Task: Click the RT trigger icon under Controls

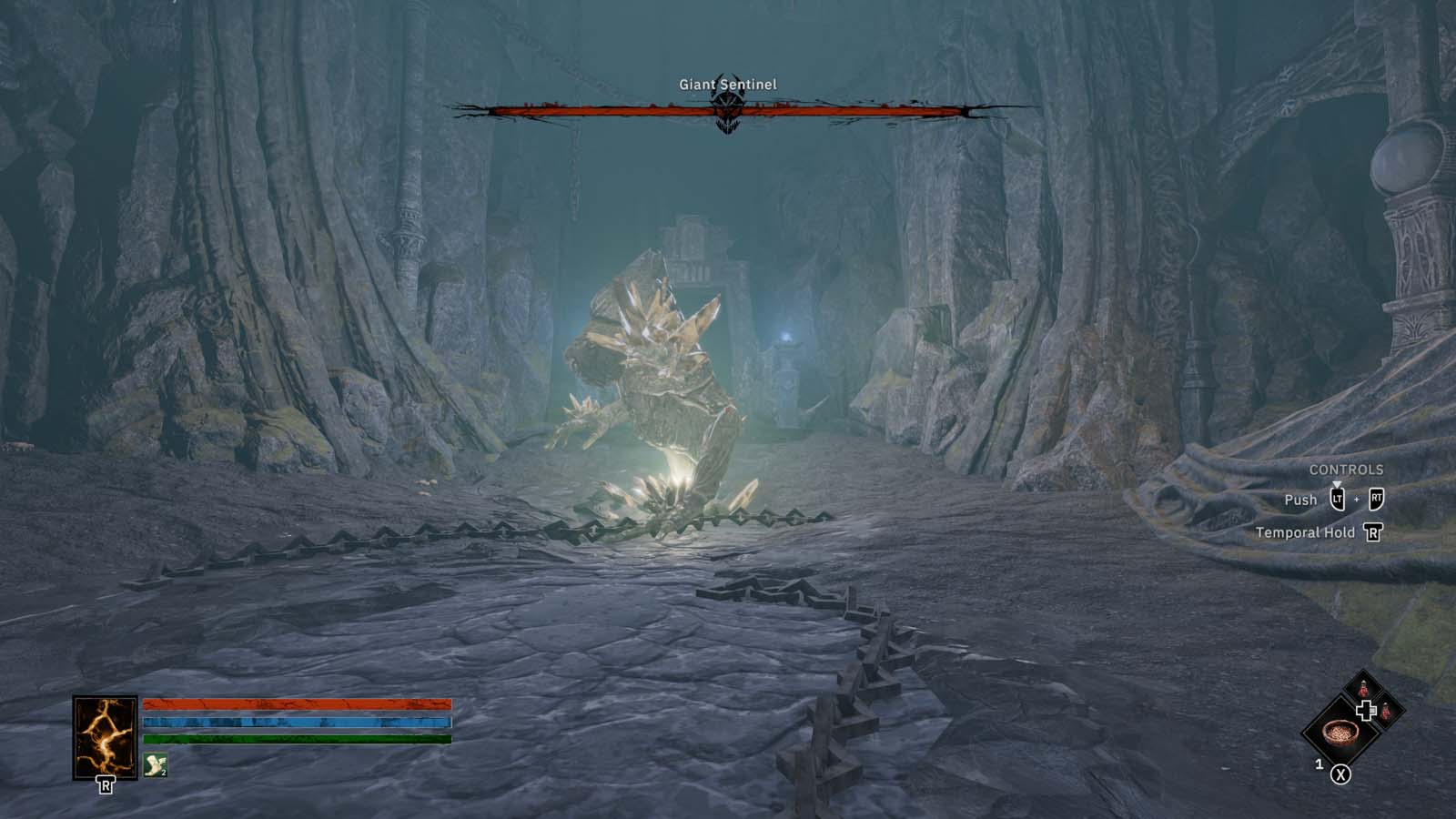Action: (1377, 500)
